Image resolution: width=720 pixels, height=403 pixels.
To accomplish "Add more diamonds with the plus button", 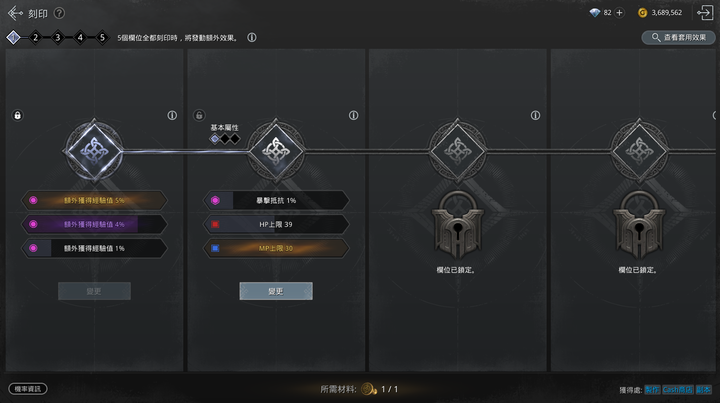I will pos(619,13).
